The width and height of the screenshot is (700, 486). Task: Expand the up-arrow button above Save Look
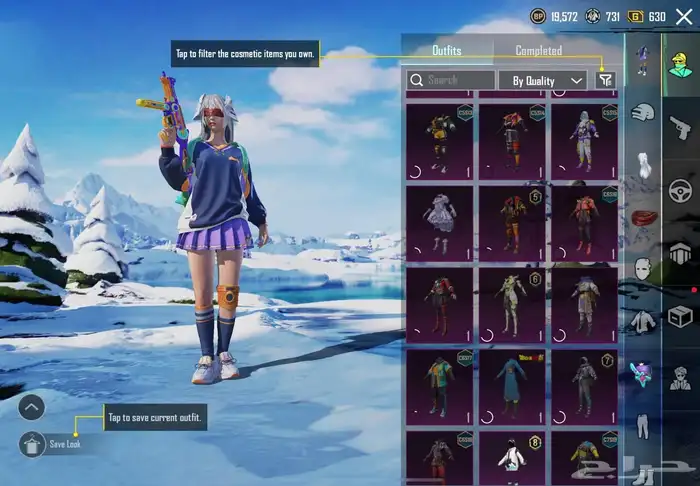(31, 407)
